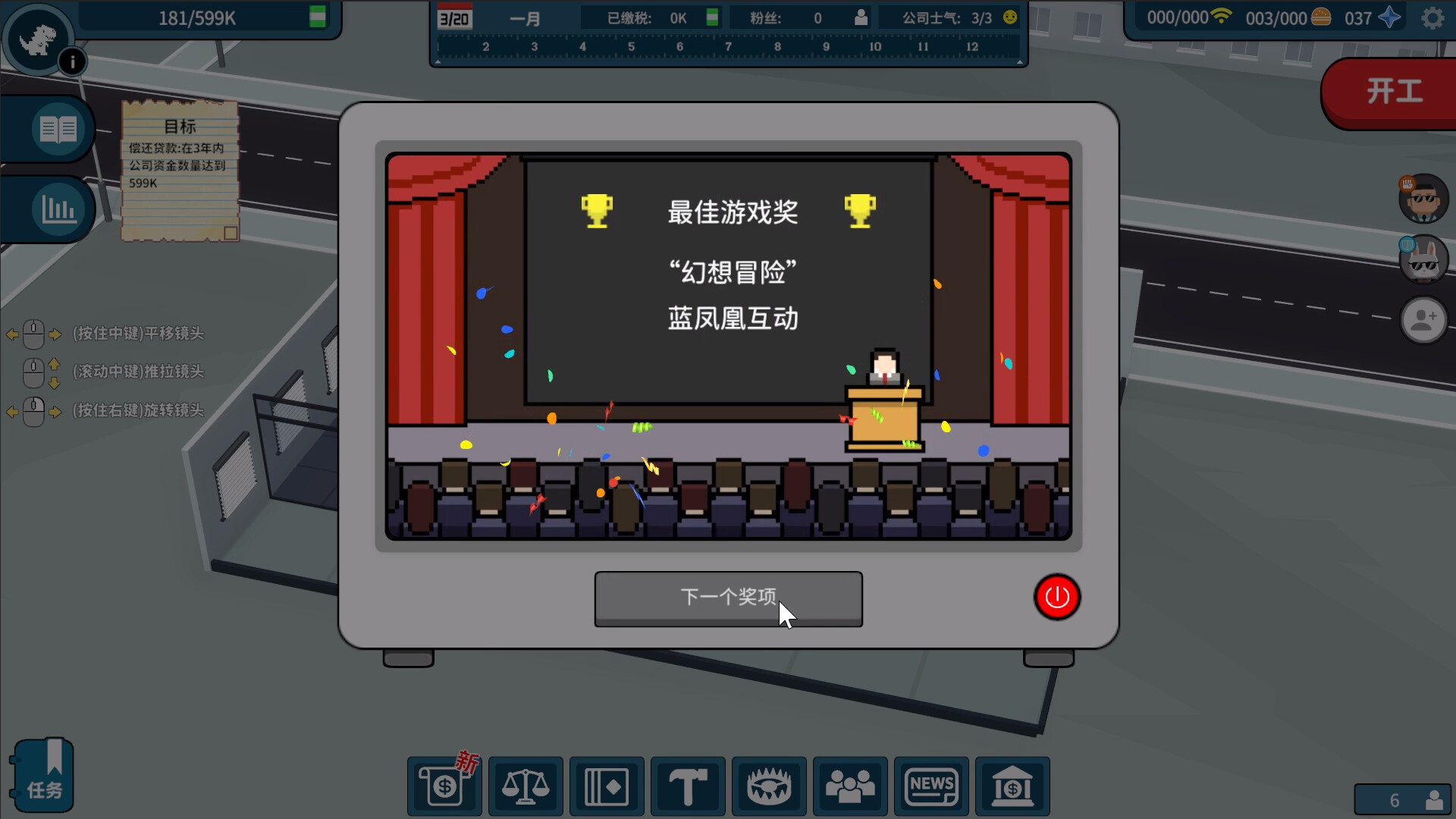The height and width of the screenshot is (819, 1456).
Task: Click the hammer development icon
Action: pyautogui.click(x=689, y=787)
